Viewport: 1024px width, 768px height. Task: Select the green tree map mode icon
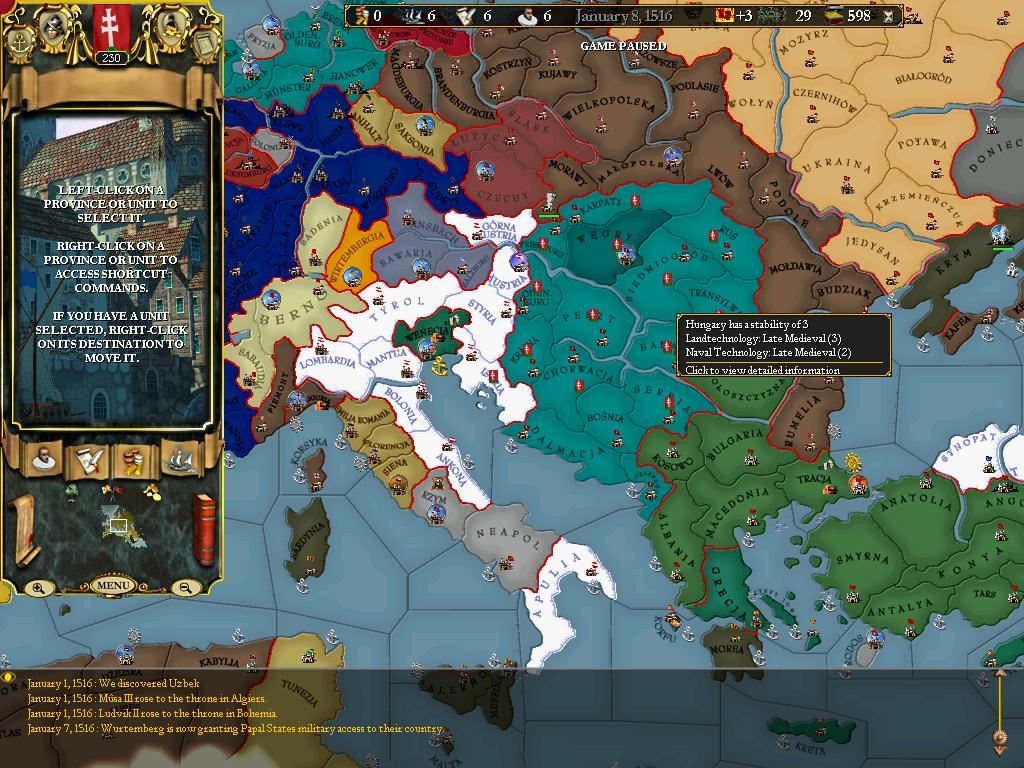71,490
